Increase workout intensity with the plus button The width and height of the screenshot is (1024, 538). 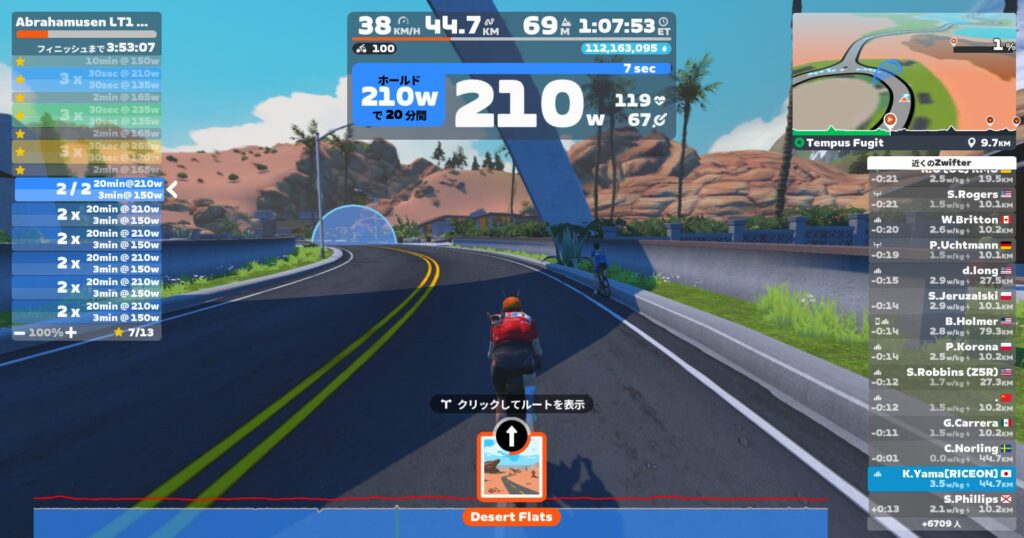point(70,331)
